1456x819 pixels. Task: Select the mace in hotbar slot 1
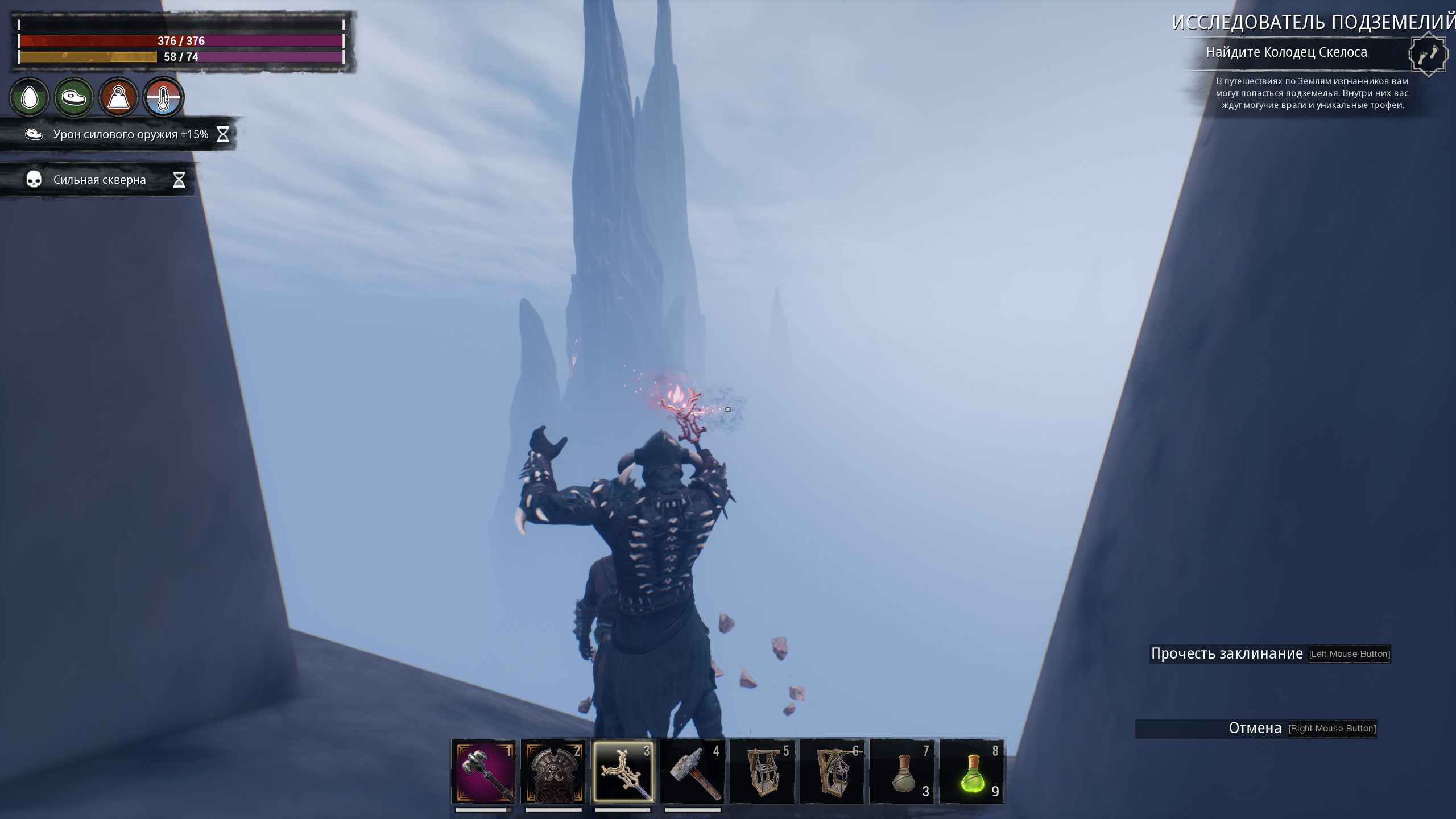point(483,771)
